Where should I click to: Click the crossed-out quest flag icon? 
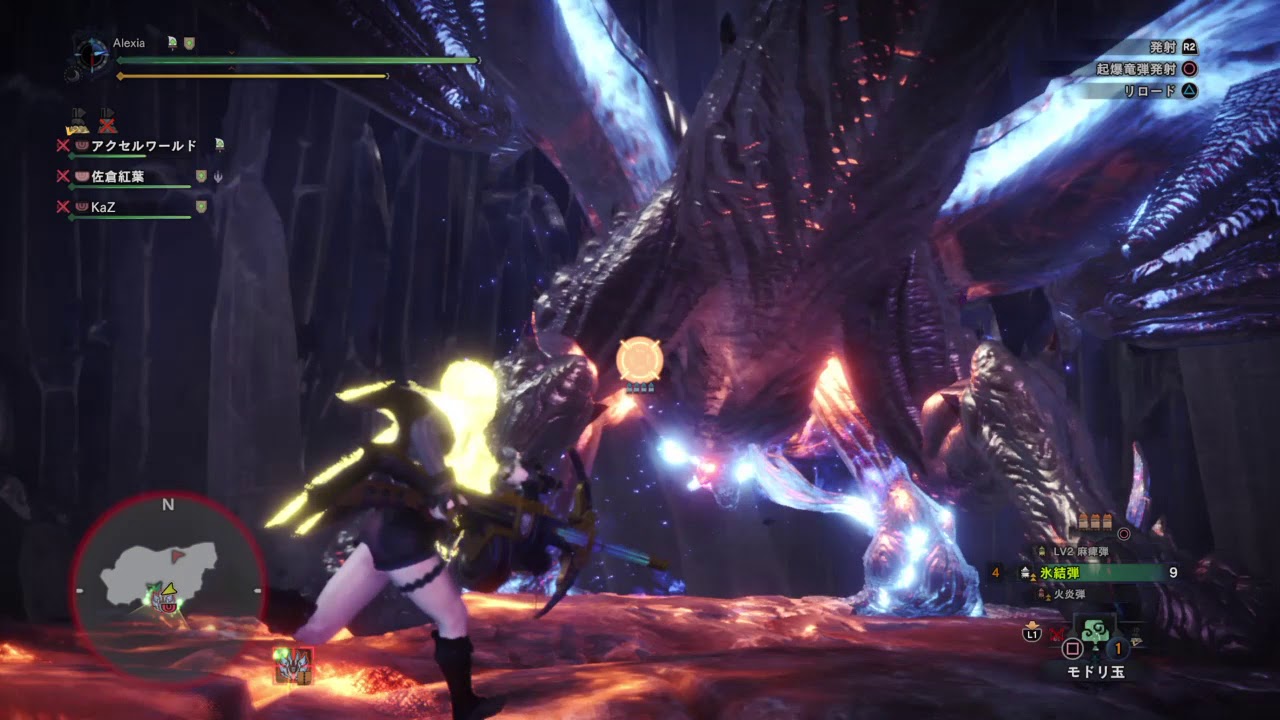(x=107, y=122)
